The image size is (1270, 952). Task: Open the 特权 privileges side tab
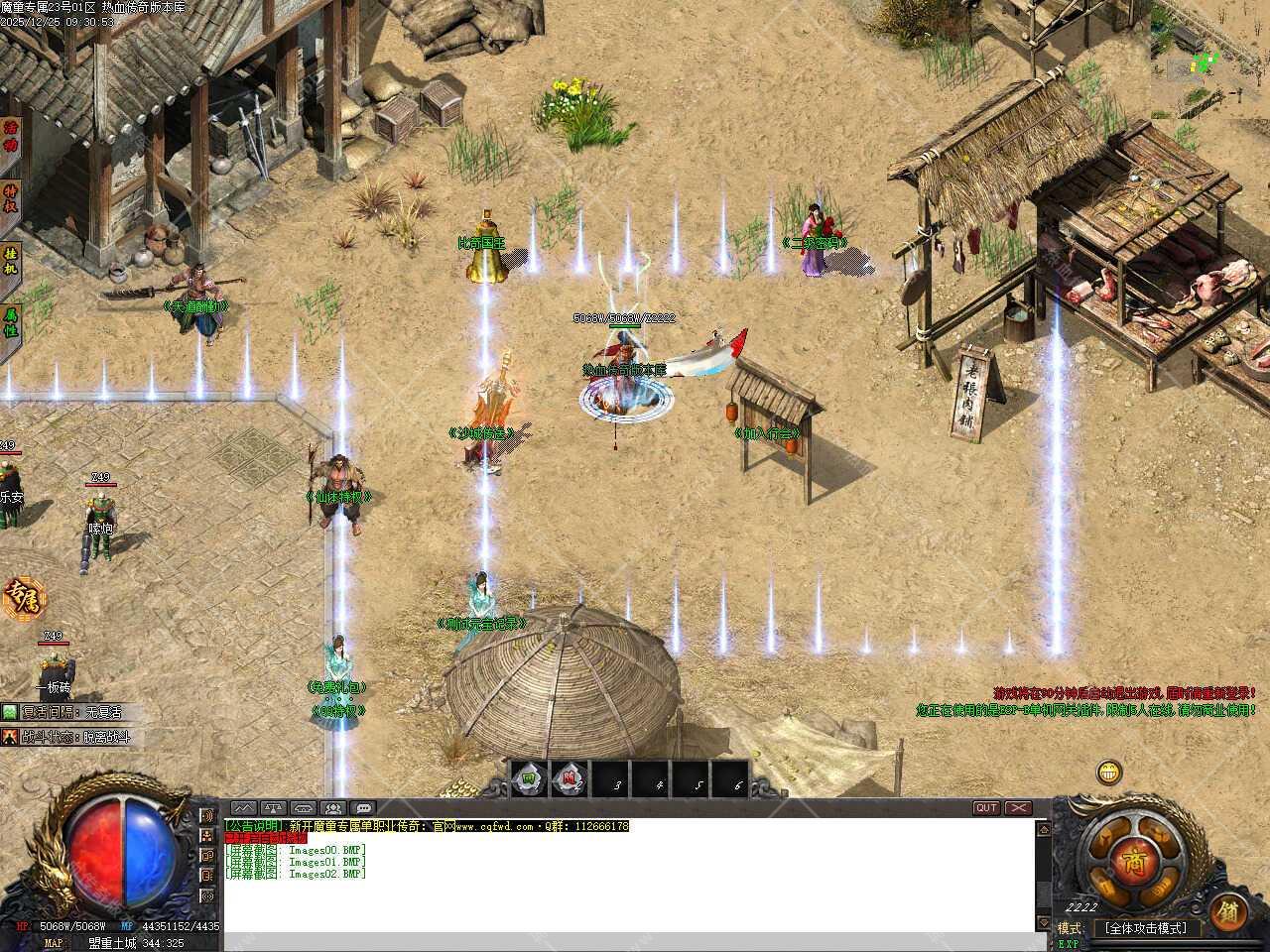coord(11,198)
